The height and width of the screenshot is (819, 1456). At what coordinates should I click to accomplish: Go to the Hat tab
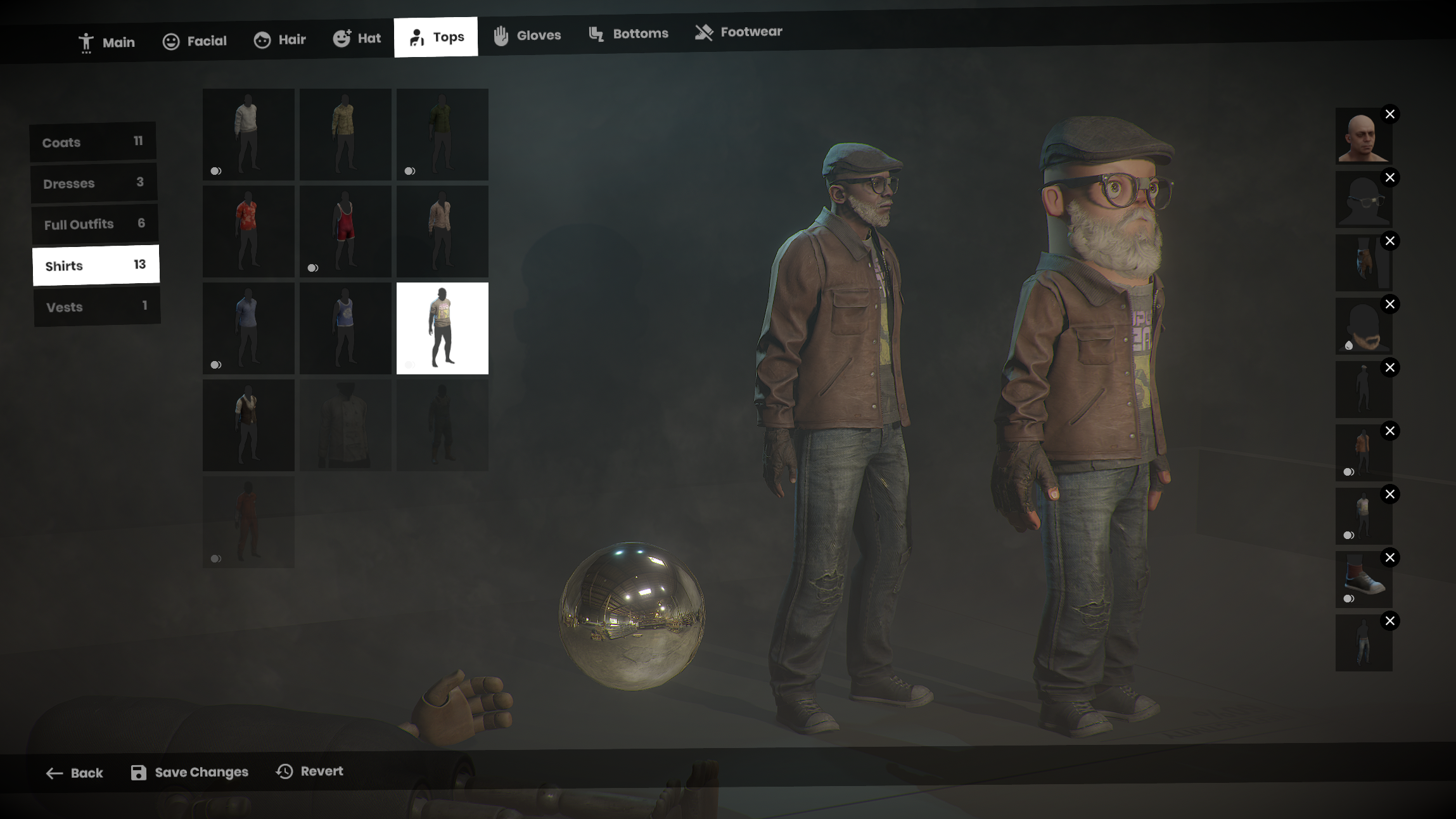point(357,39)
